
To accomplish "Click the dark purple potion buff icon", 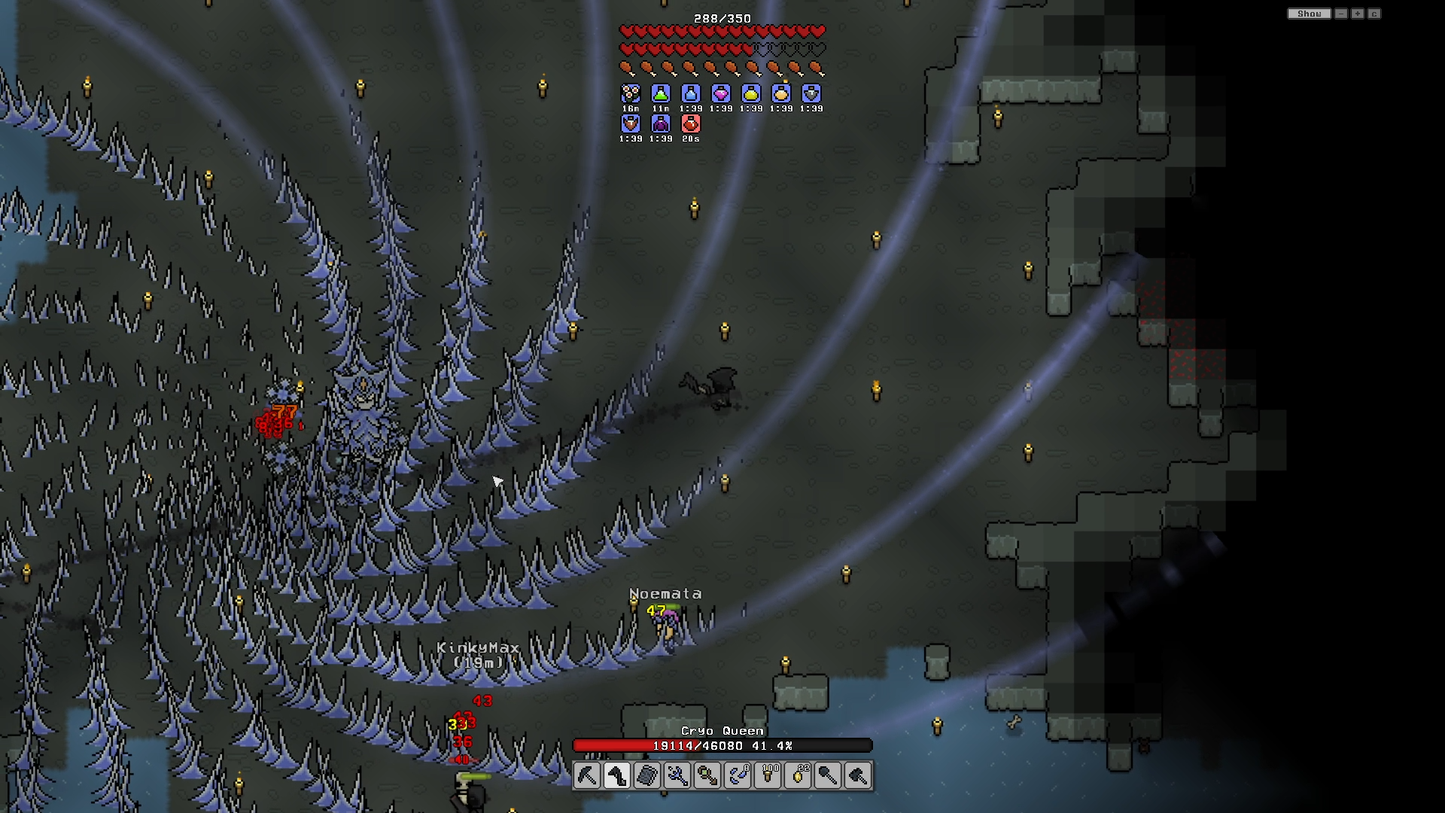I will [x=660, y=124].
